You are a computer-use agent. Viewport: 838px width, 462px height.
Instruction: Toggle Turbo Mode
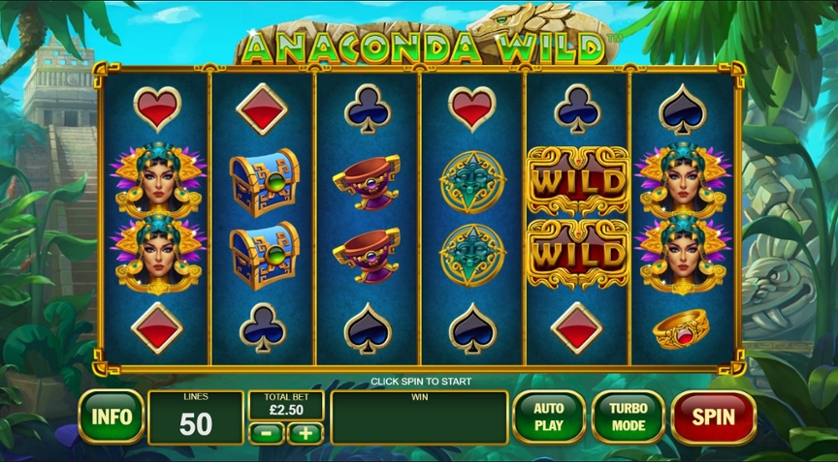click(628, 416)
